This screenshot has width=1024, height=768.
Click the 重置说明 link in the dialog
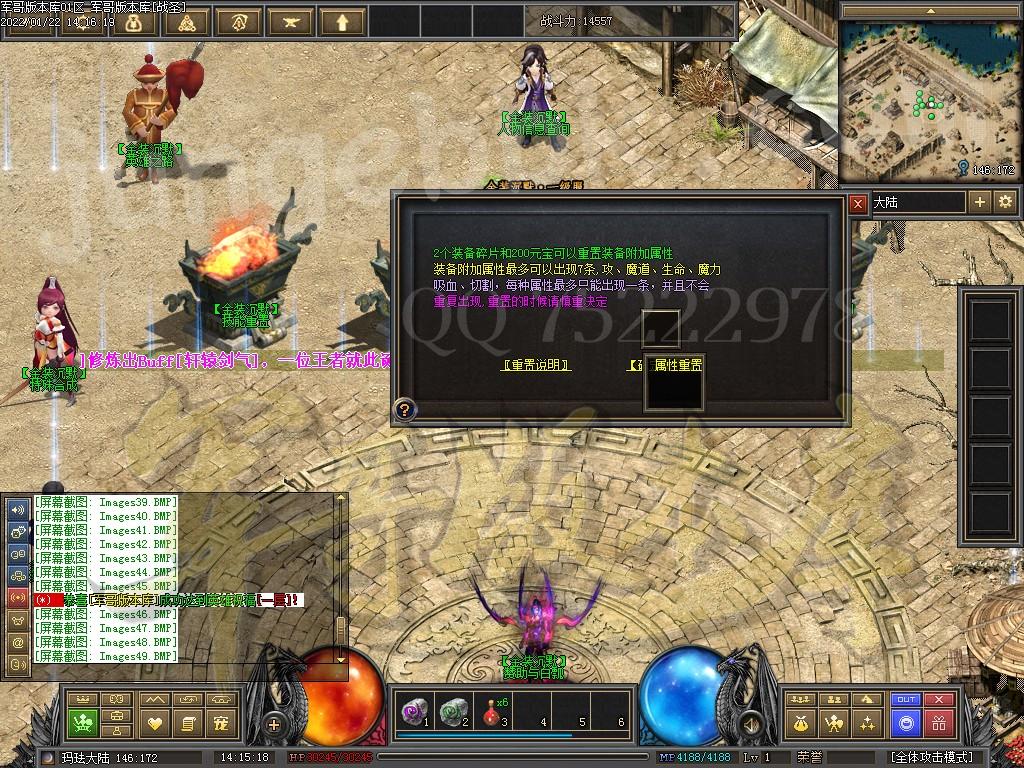point(536,366)
